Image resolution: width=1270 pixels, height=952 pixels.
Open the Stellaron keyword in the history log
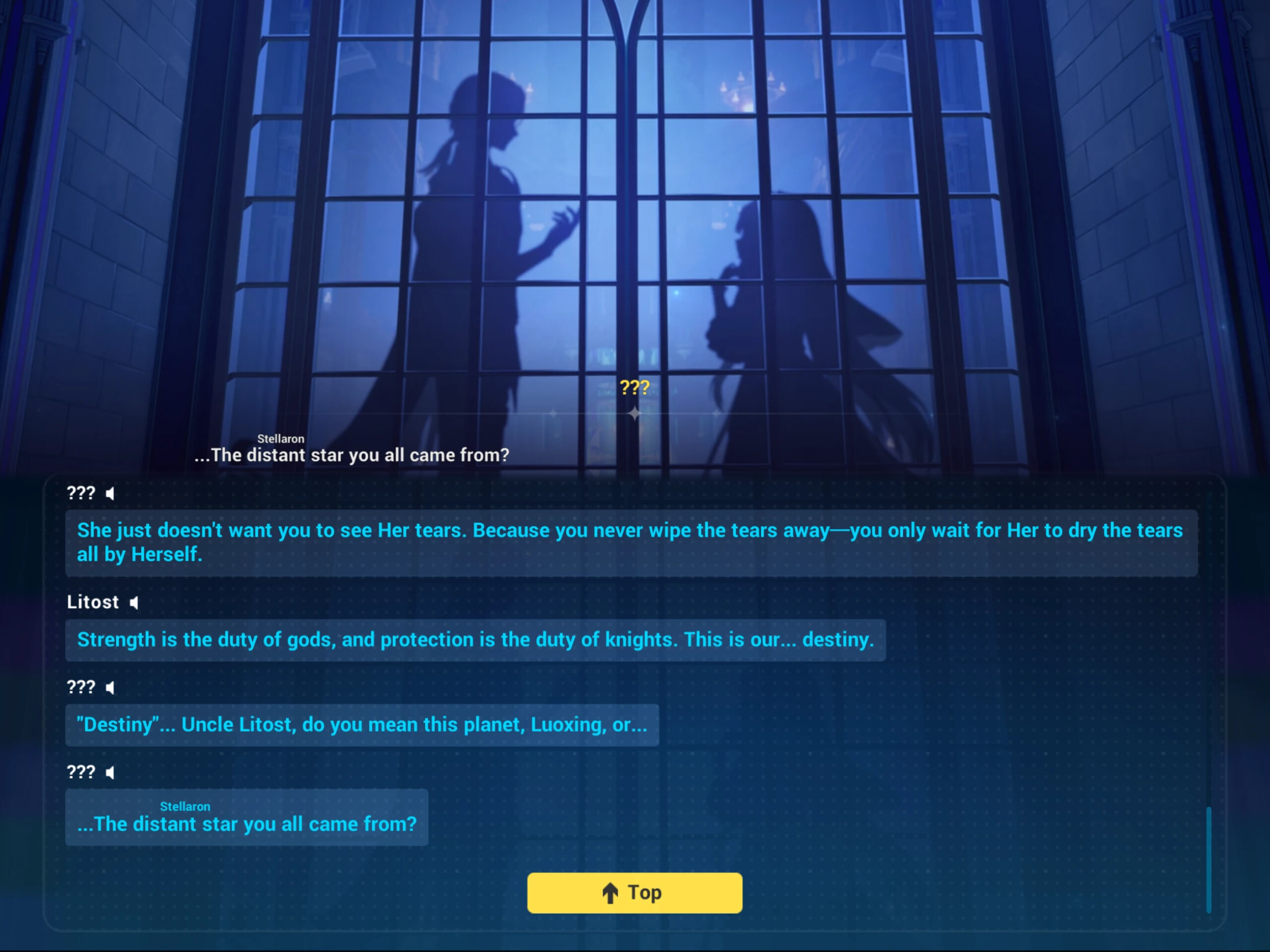(x=186, y=806)
